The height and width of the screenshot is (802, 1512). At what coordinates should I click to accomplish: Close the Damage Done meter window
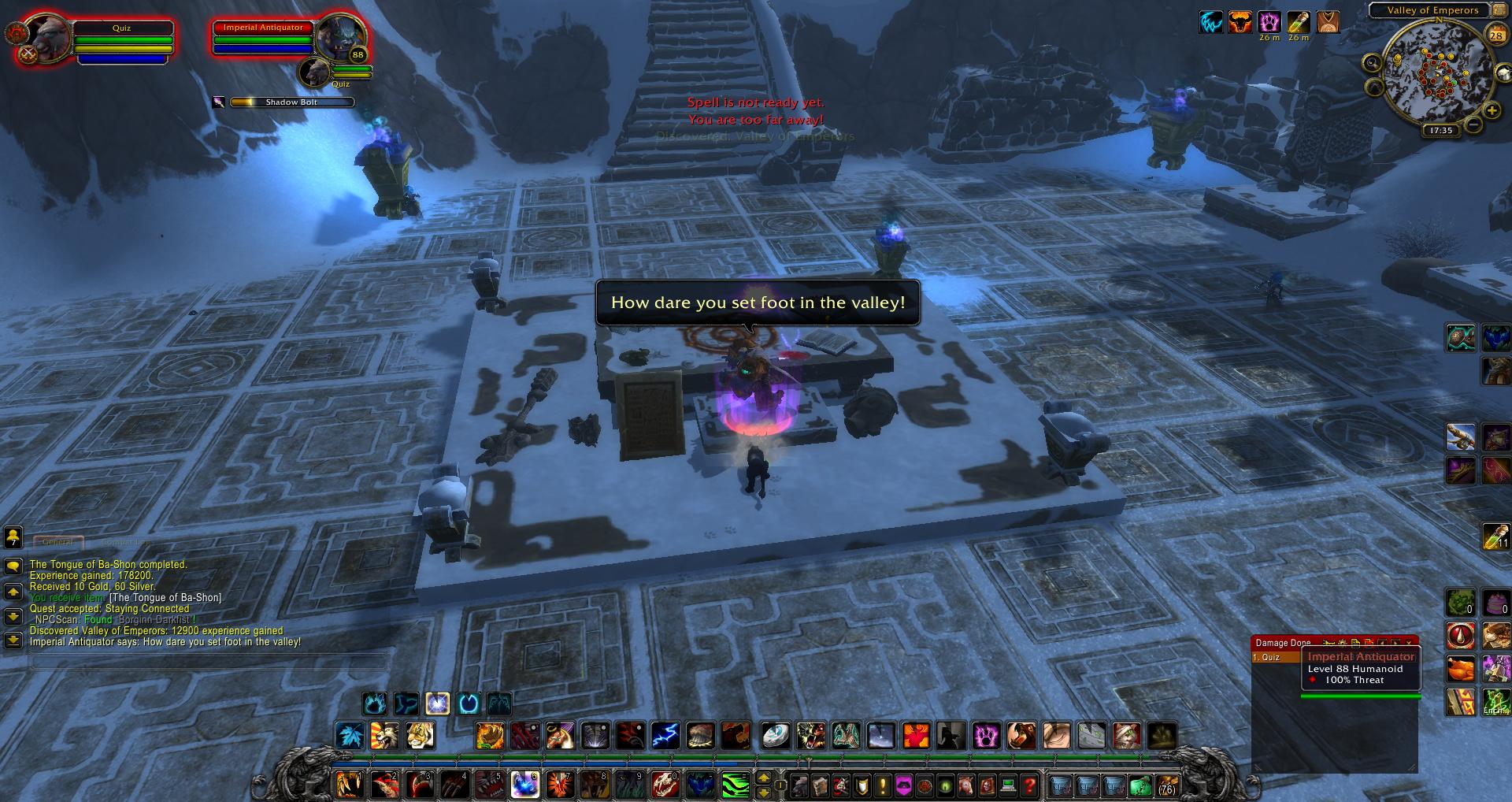coord(1409,643)
